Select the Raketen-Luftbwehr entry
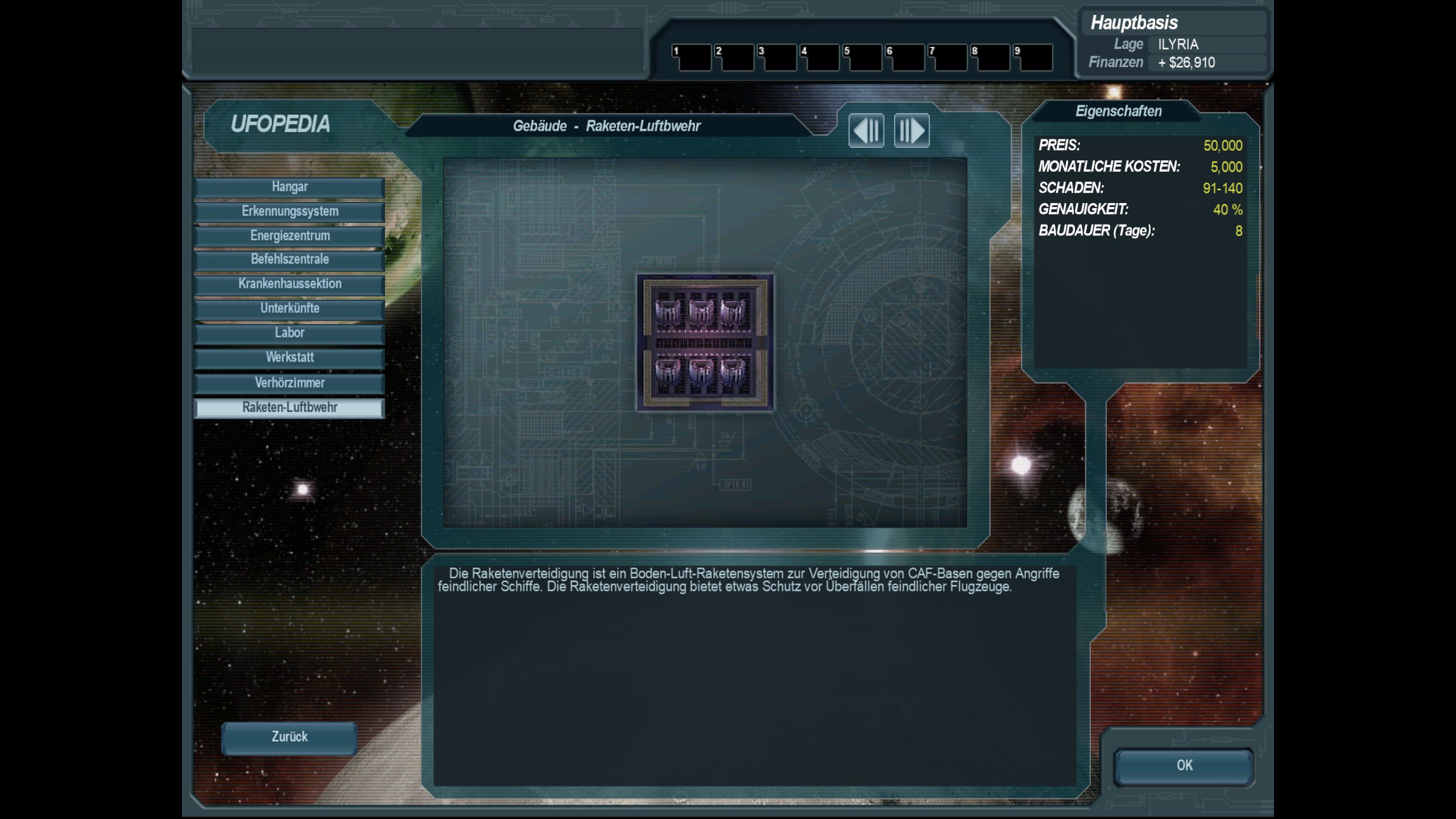This screenshot has height=819, width=1456. 289,408
